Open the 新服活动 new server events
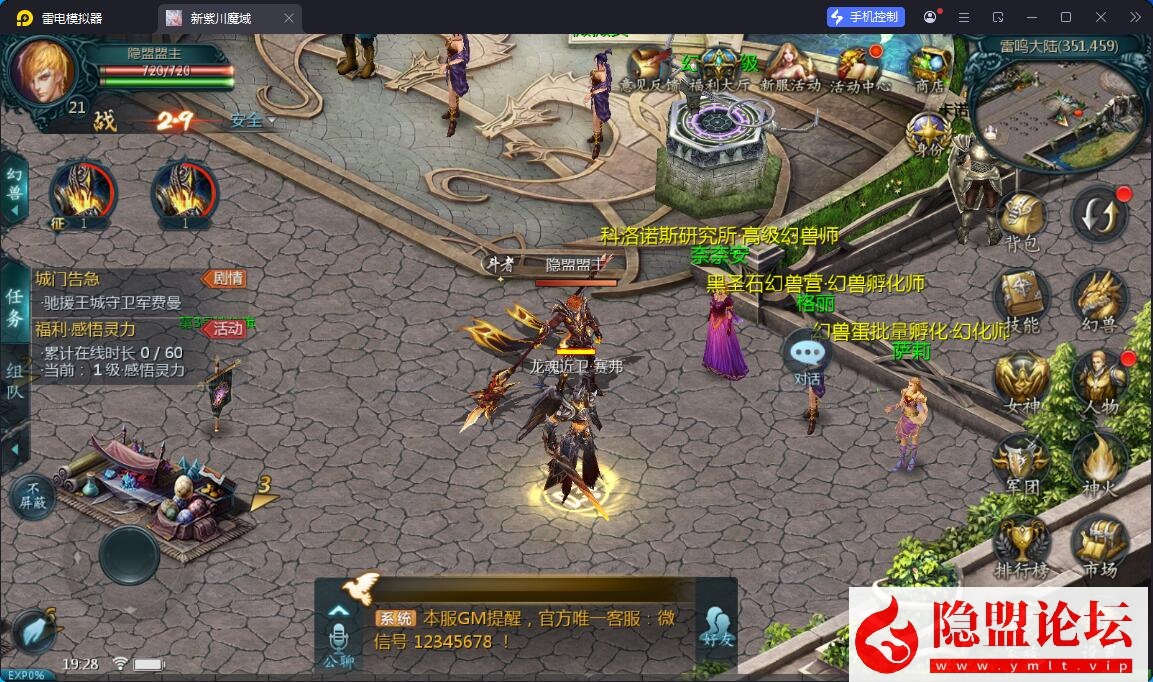Screen dimensions: 1153x682 [x=790, y=68]
